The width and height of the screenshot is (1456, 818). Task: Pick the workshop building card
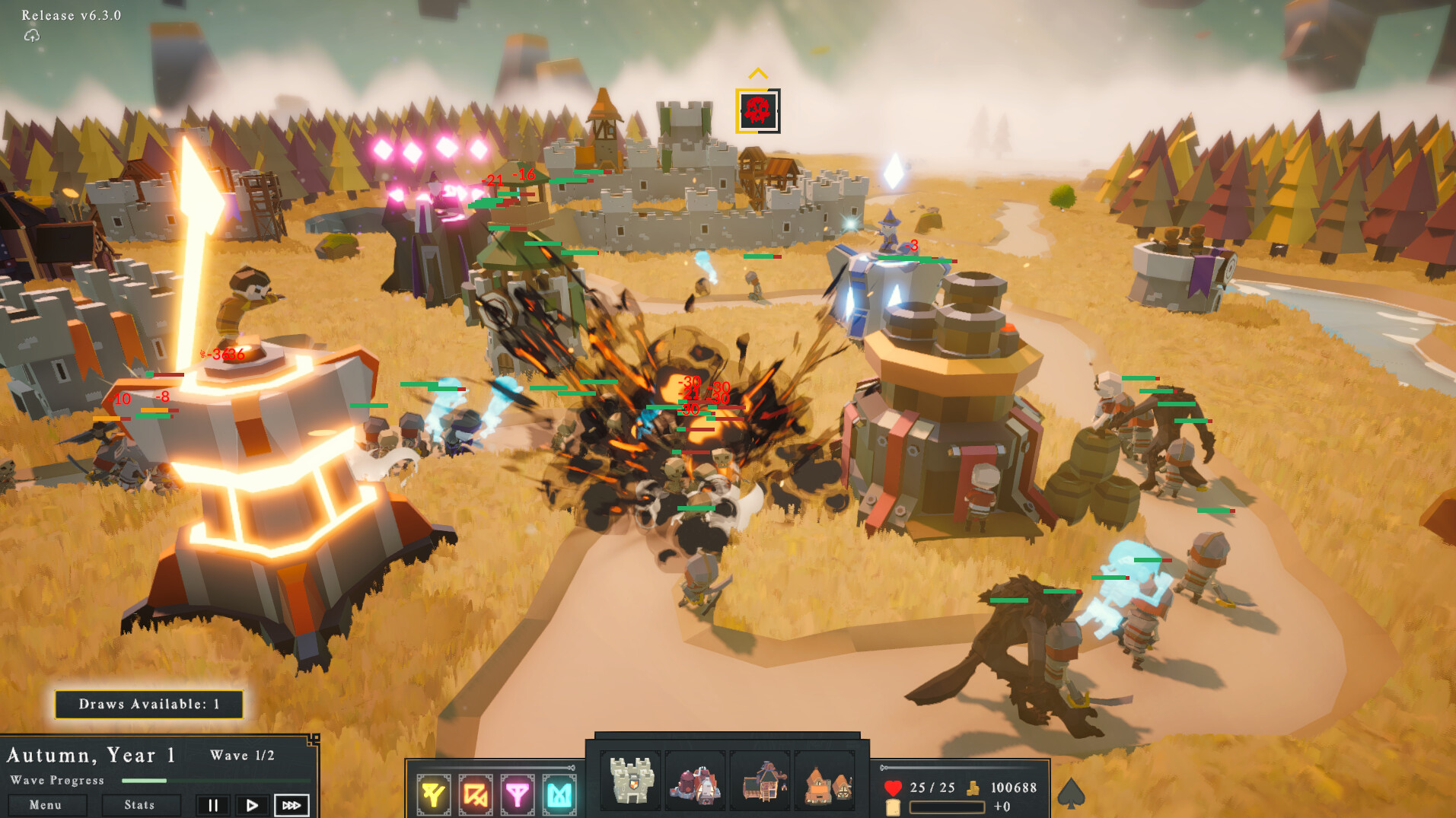click(760, 781)
